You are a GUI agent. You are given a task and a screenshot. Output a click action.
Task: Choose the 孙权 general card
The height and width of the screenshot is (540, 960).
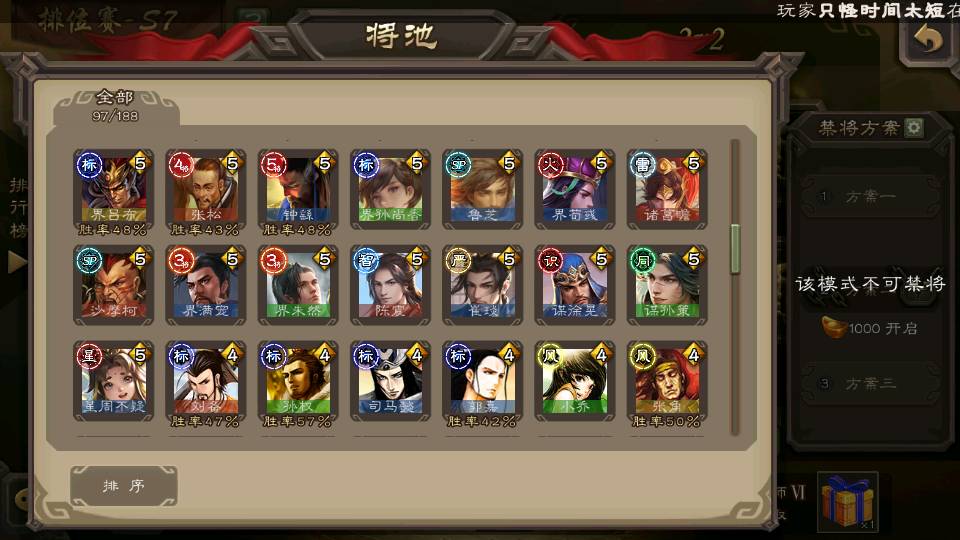pyautogui.click(x=298, y=381)
